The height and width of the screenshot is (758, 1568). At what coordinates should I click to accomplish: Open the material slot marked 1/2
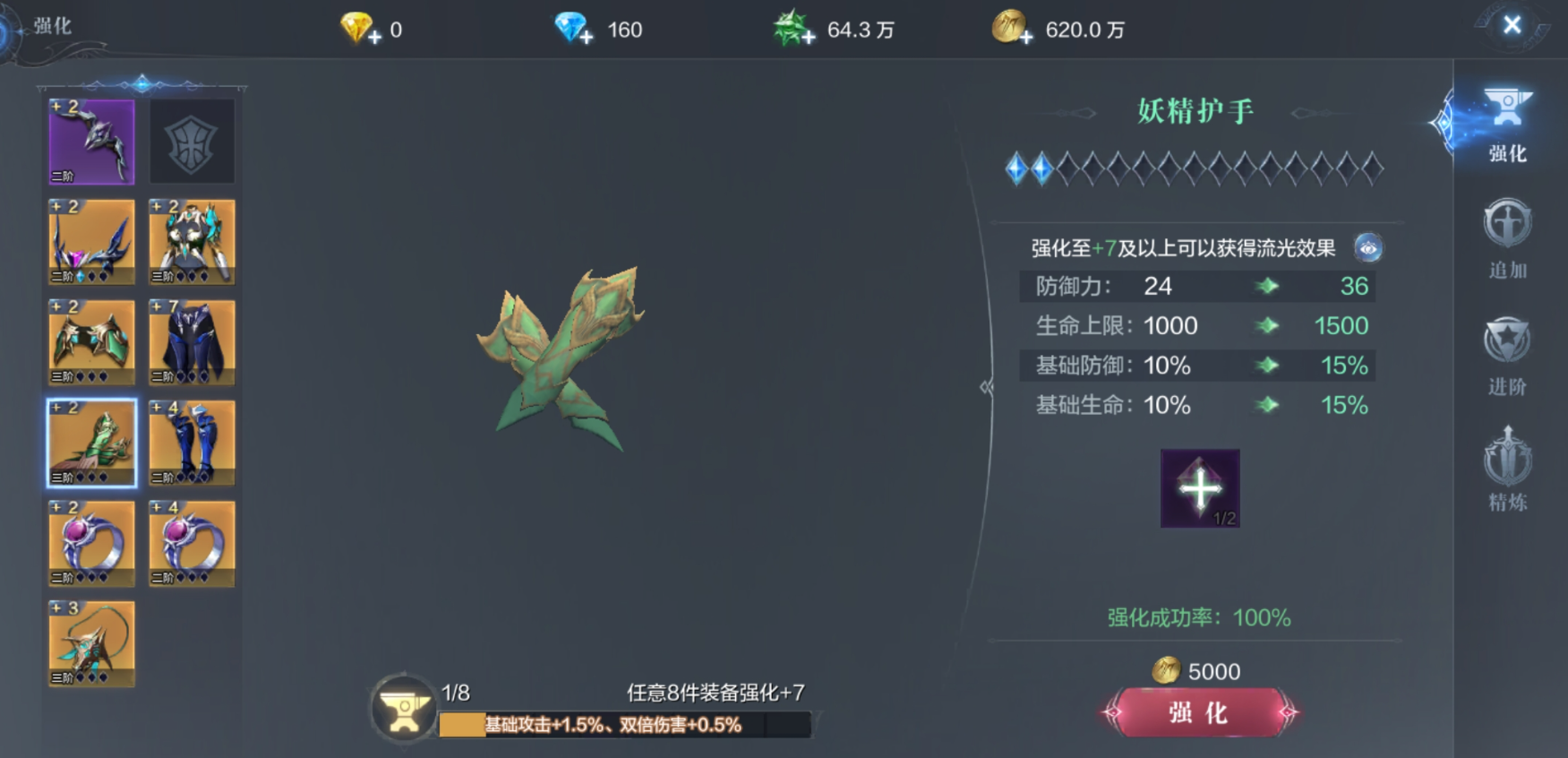(x=1200, y=488)
